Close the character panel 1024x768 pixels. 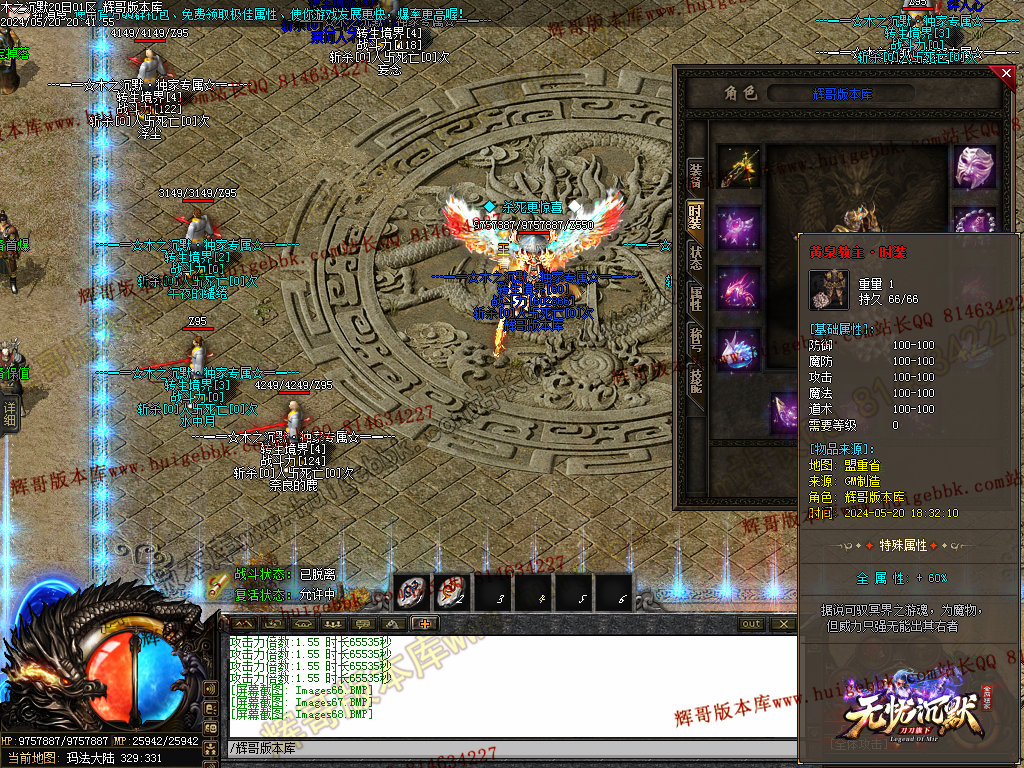pos(1006,73)
